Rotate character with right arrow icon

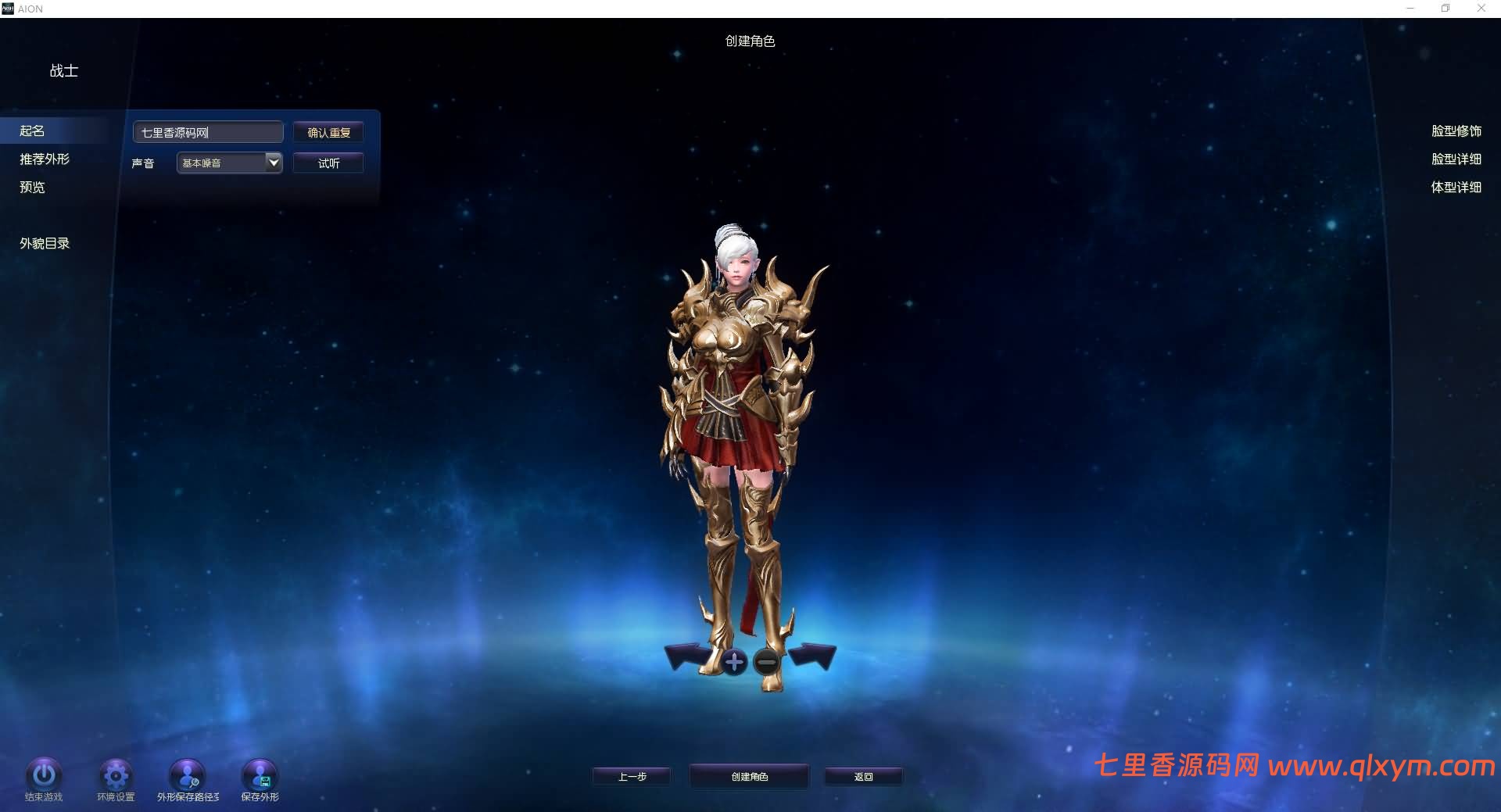tap(814, 654)
